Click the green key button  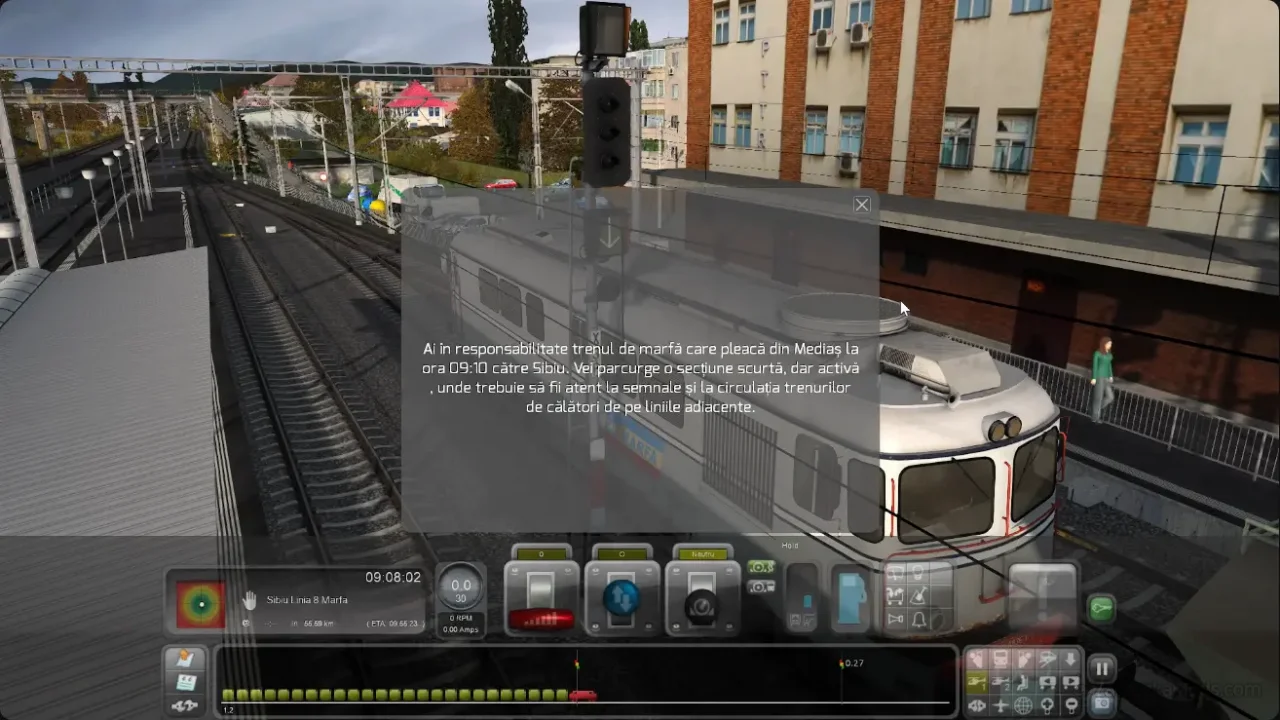1101,608
